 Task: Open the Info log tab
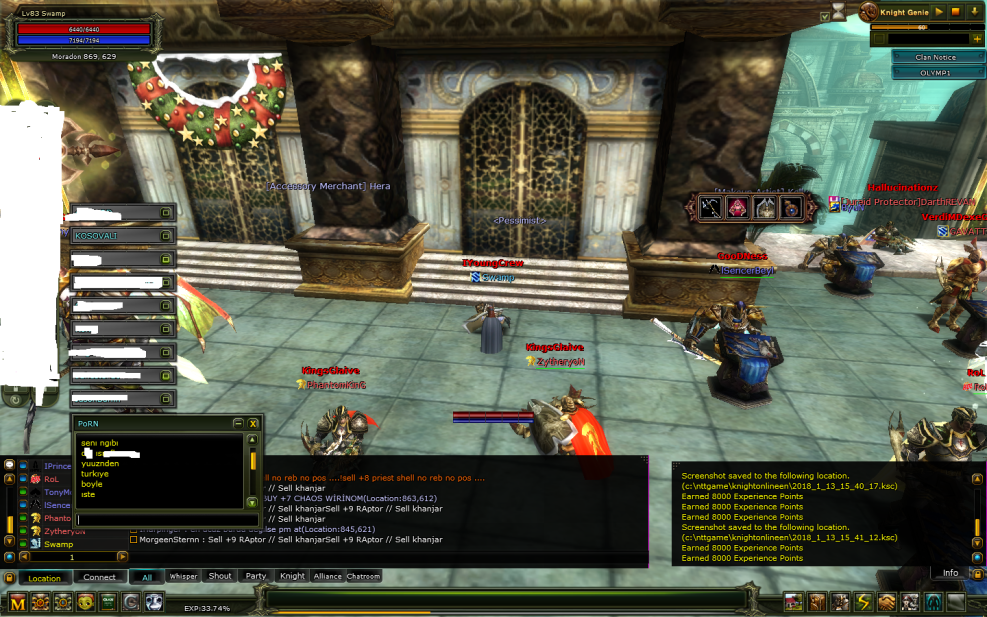tap(950, 573)
